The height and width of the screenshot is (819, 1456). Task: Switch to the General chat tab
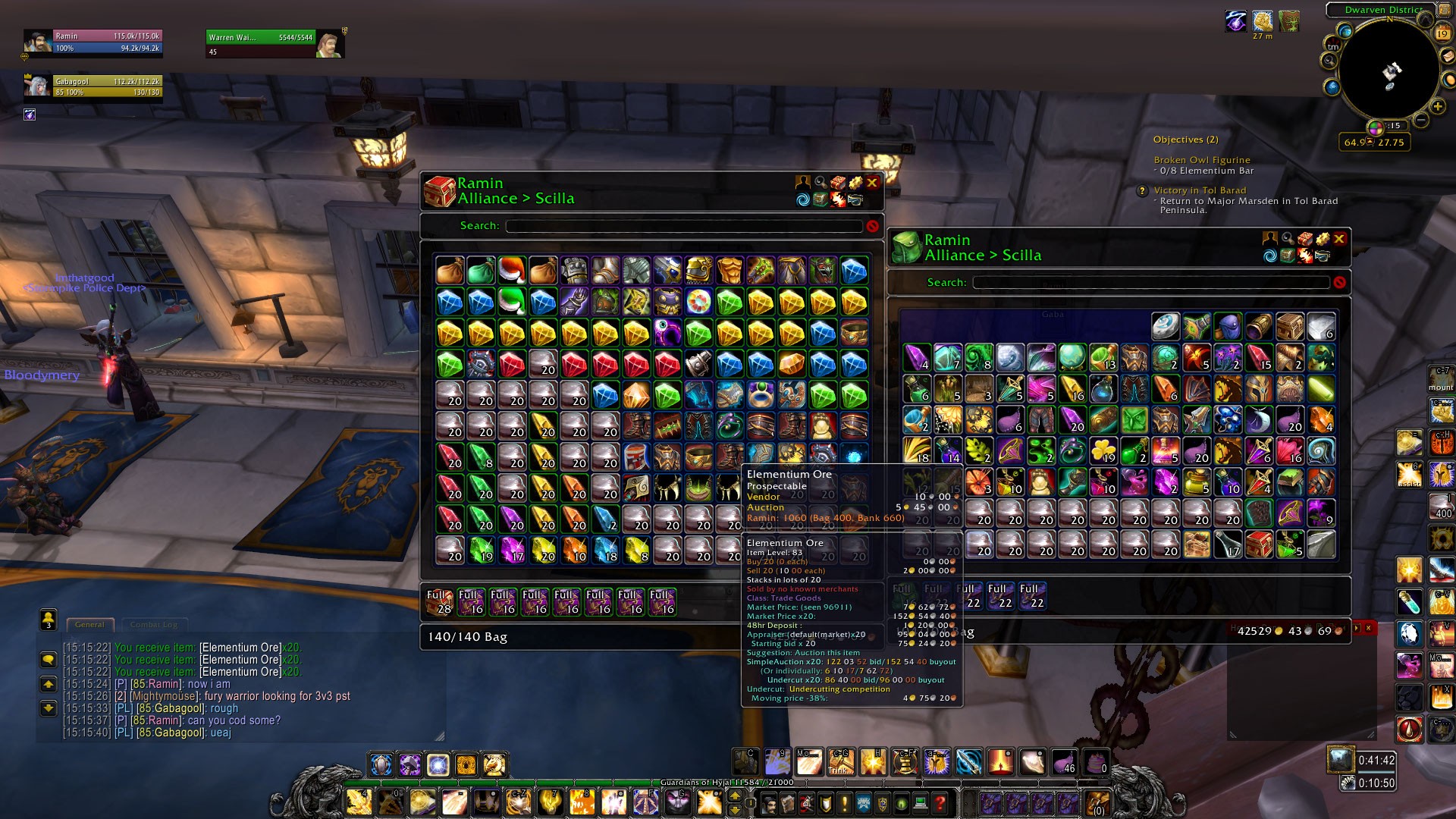tap(89, 625)
